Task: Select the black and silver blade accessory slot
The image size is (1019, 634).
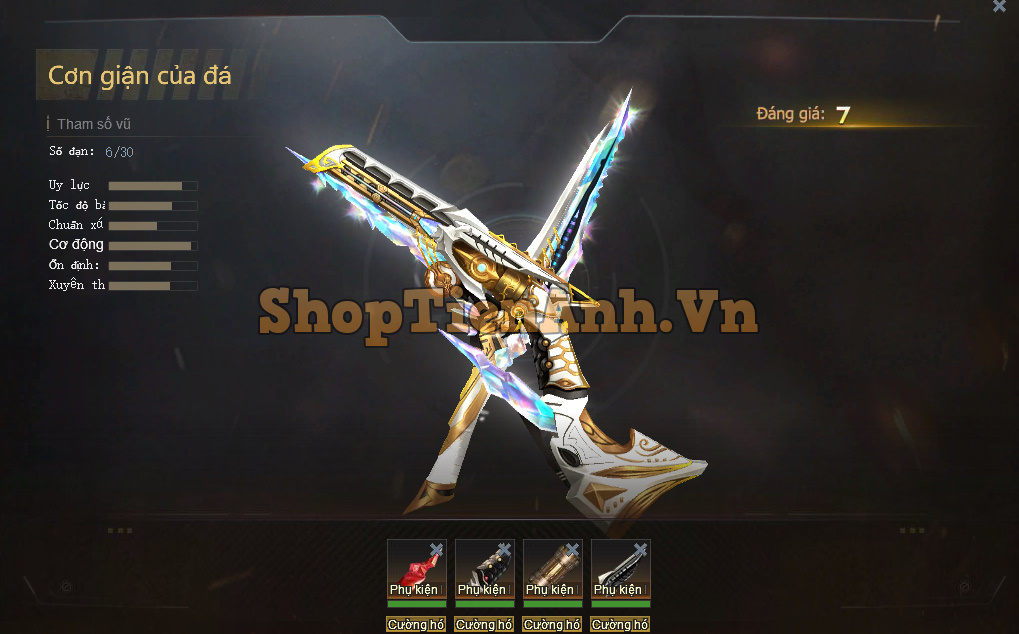Action: point(617,570)
